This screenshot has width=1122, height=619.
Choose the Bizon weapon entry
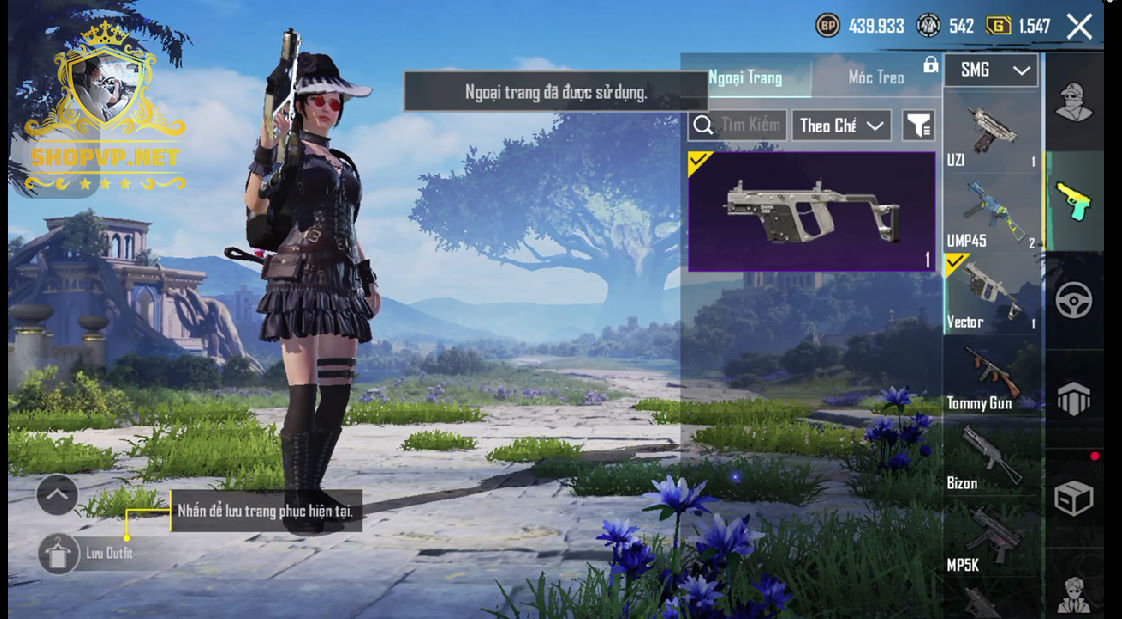992,455
